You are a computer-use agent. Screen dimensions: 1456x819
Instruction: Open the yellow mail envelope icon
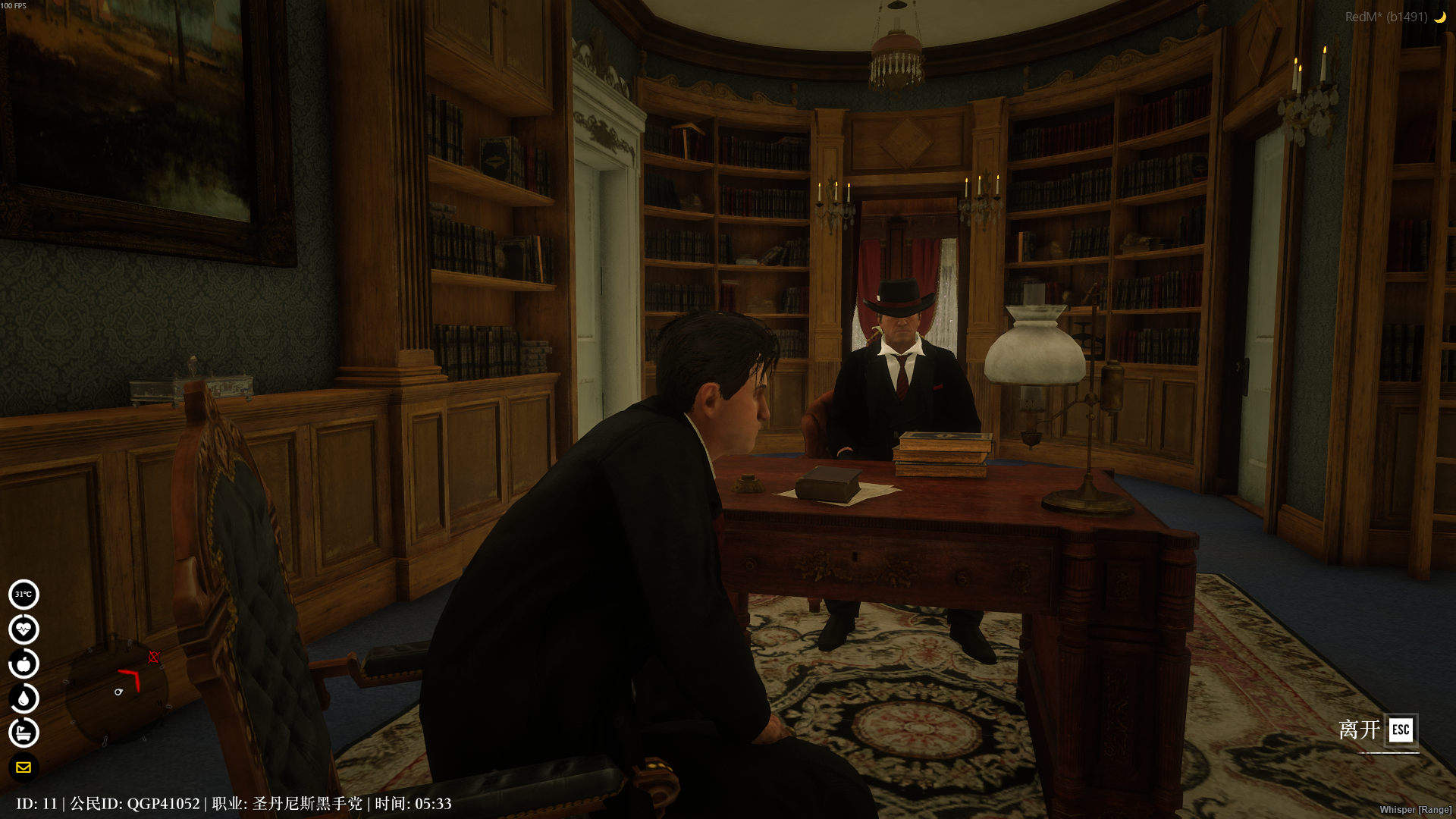(x=24, y=767)
